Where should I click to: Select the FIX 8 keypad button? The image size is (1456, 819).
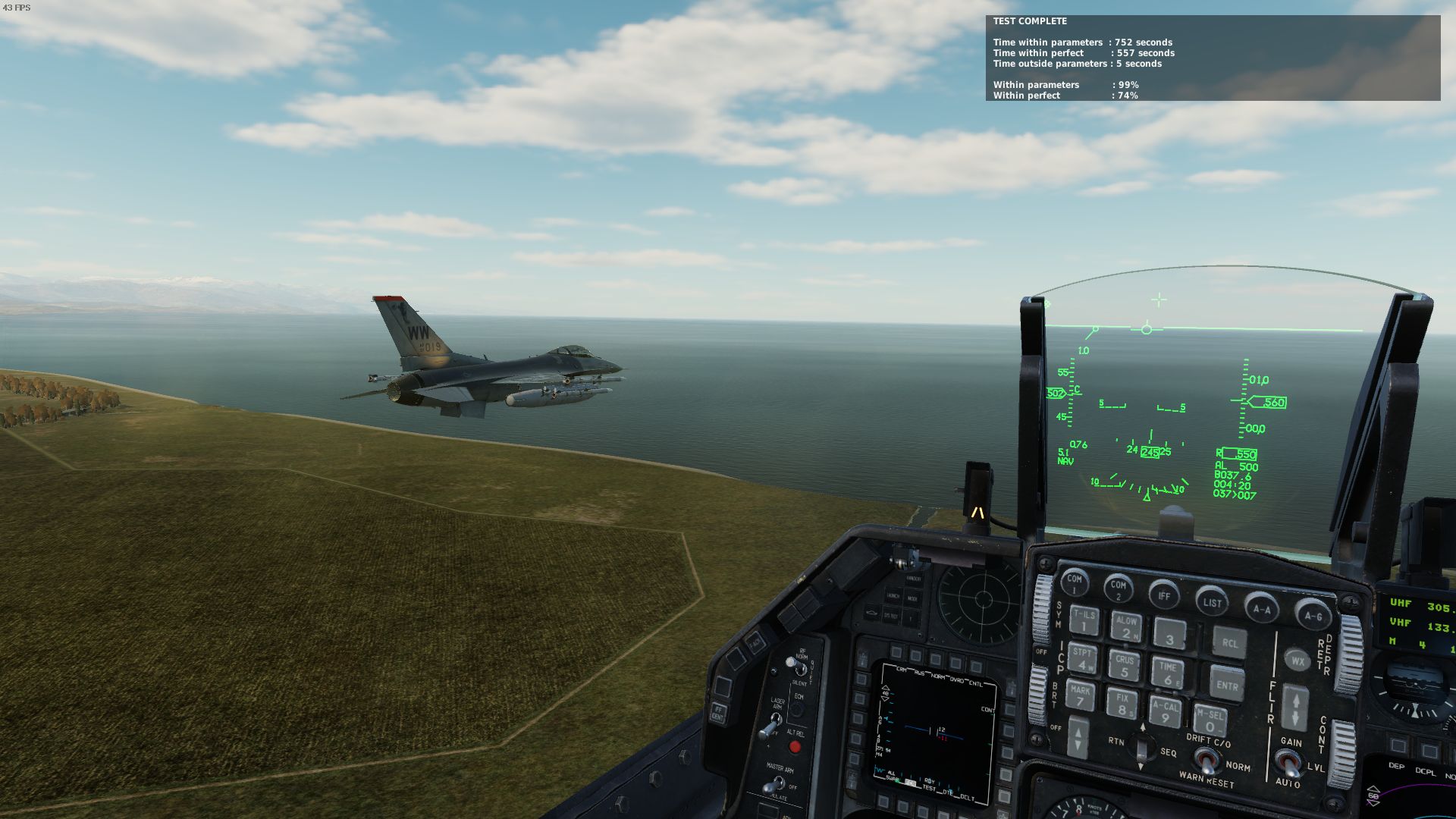(x=1122, y=703)
